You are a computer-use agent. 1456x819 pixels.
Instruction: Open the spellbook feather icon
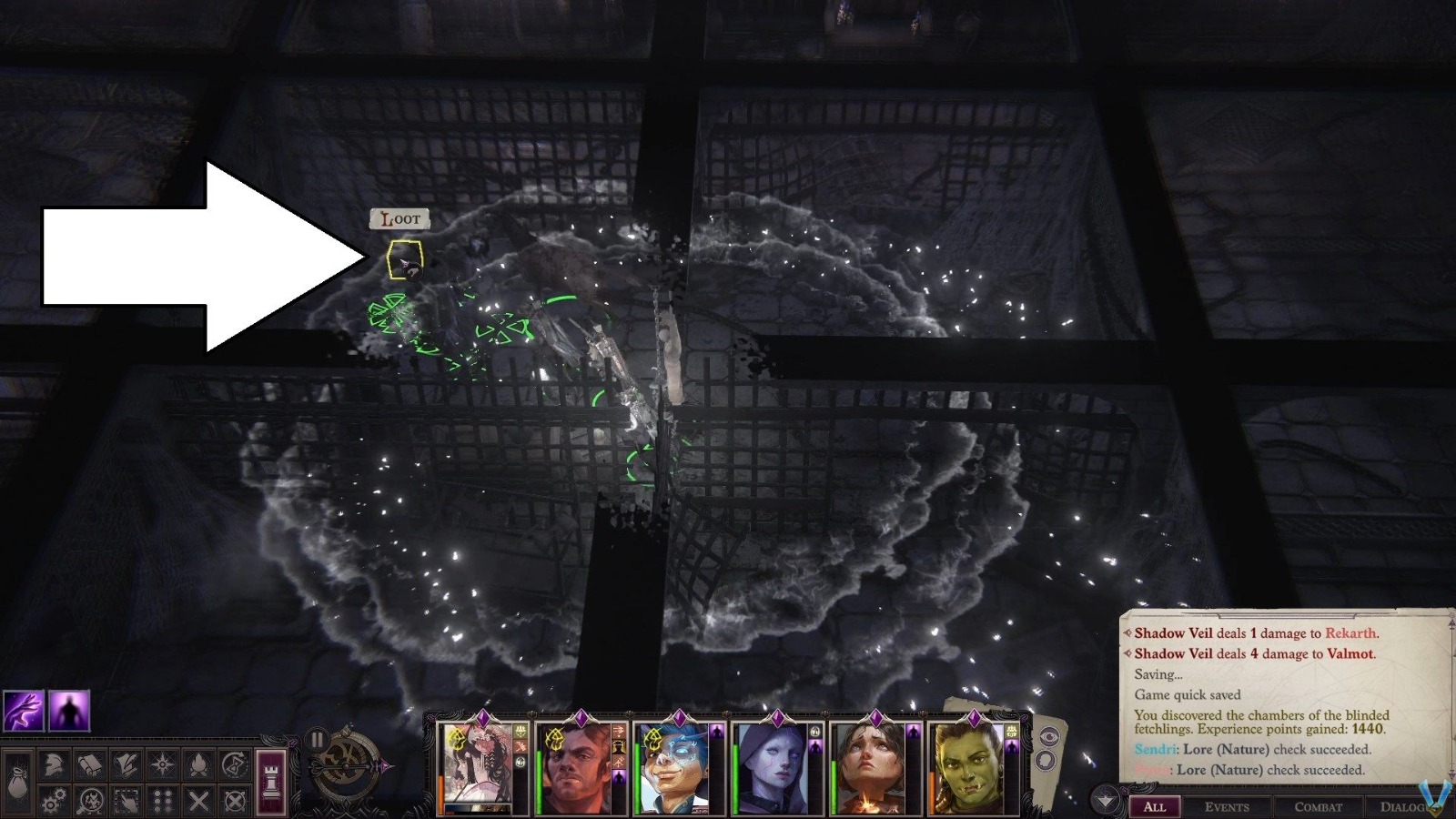point(126,766)
